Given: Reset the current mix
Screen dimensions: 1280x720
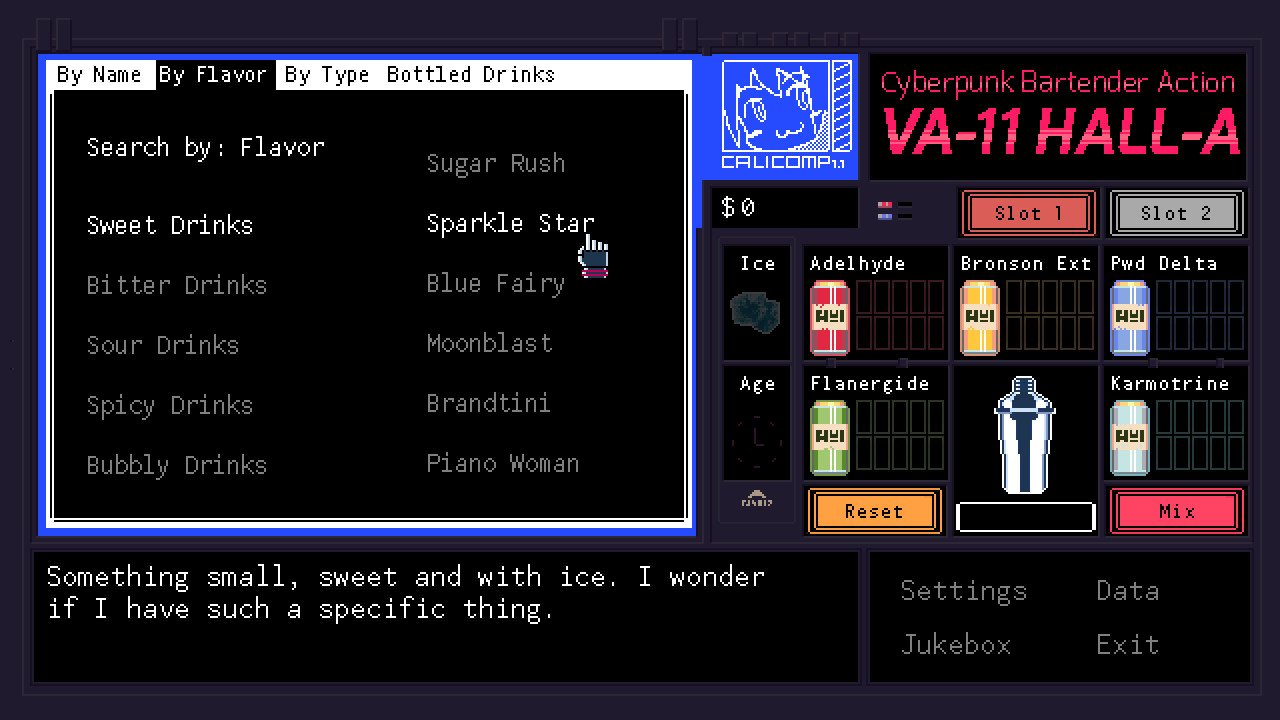Looking at the screenshot, I should pos(874,511).
